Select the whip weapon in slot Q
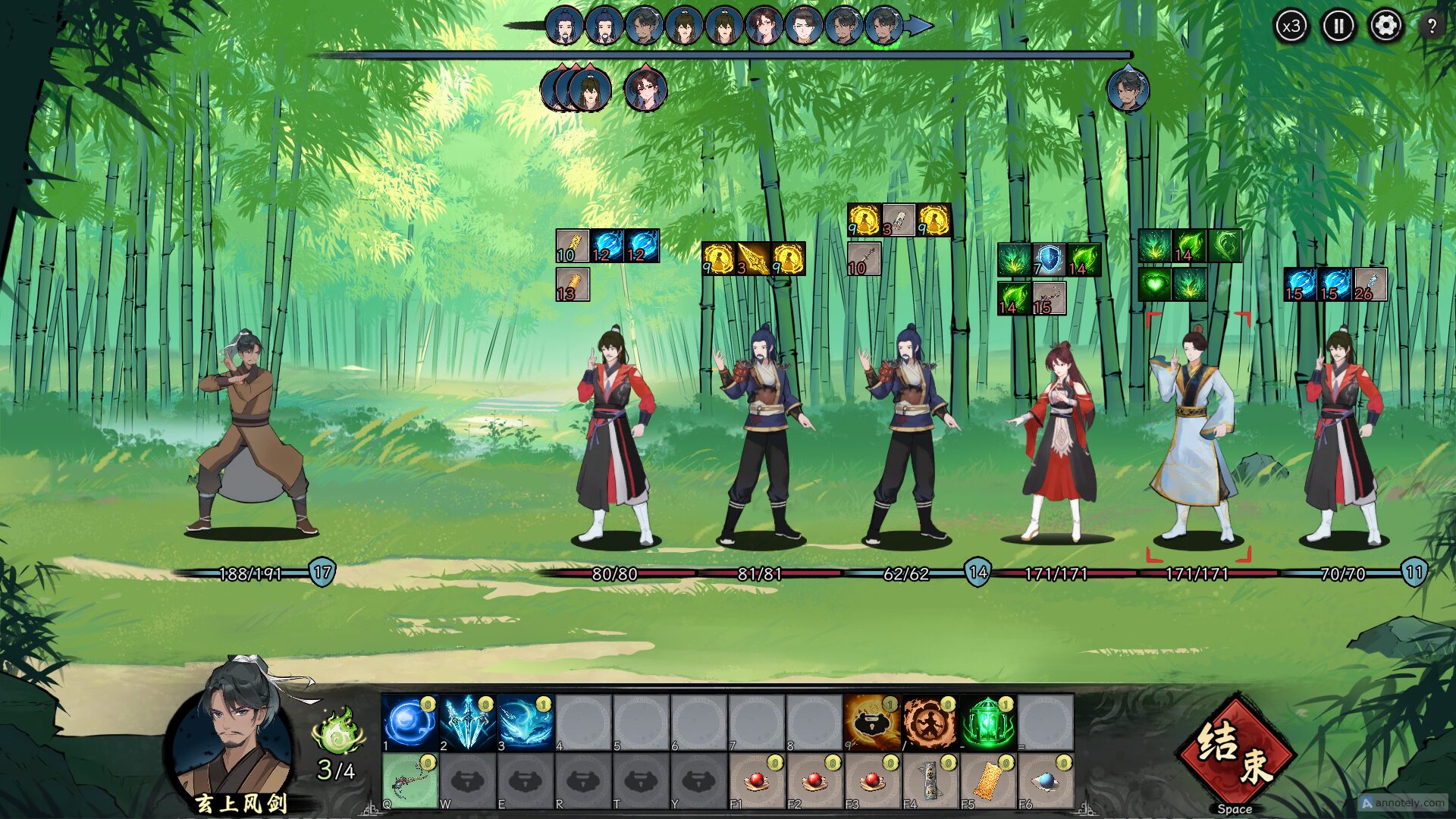This screenshot has height=819, width=1456. point(409,781)
